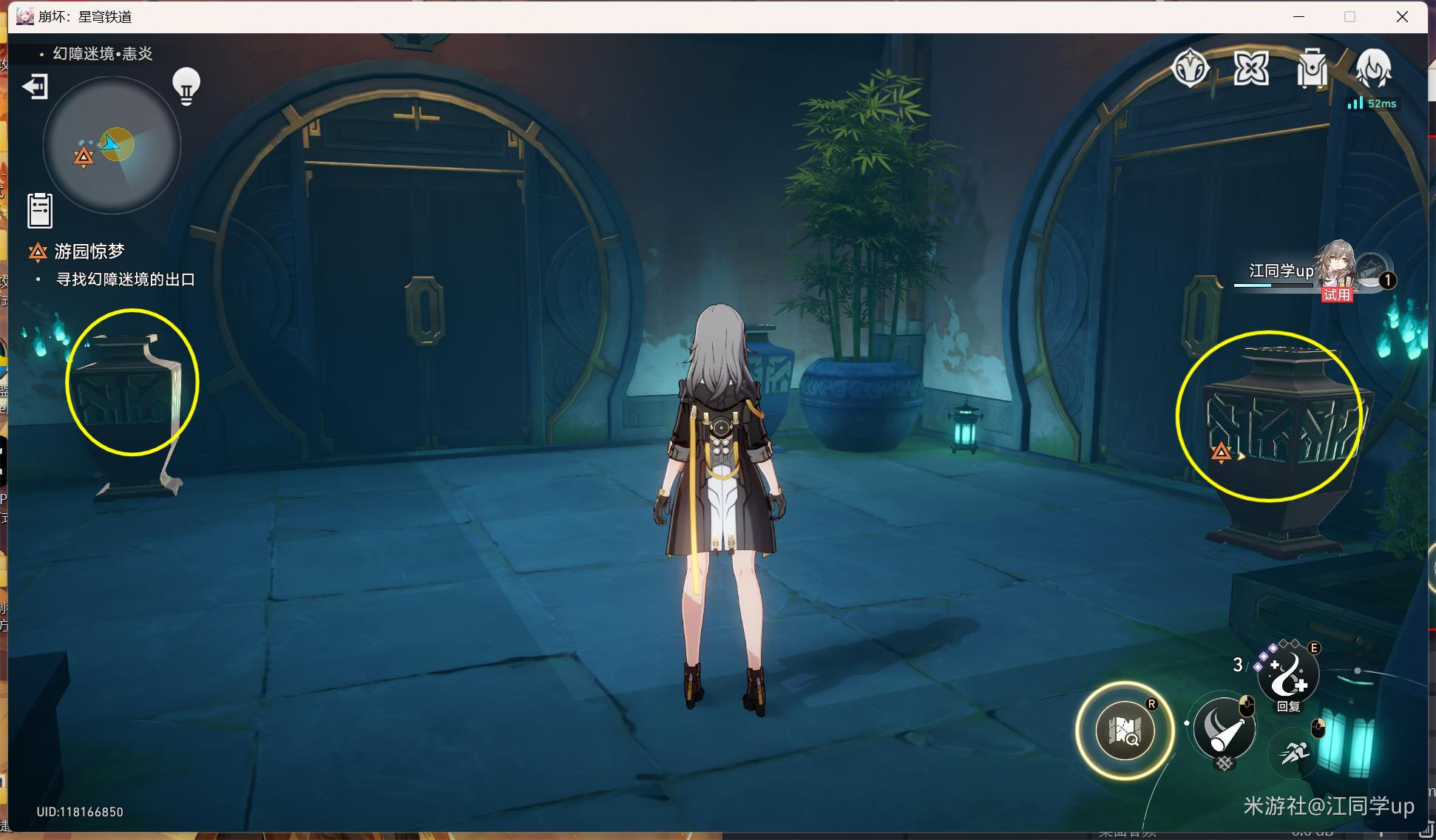Trigger the bat swing attack button
Viewport: 1436px width, 840px height.
tap(1224, 729)
